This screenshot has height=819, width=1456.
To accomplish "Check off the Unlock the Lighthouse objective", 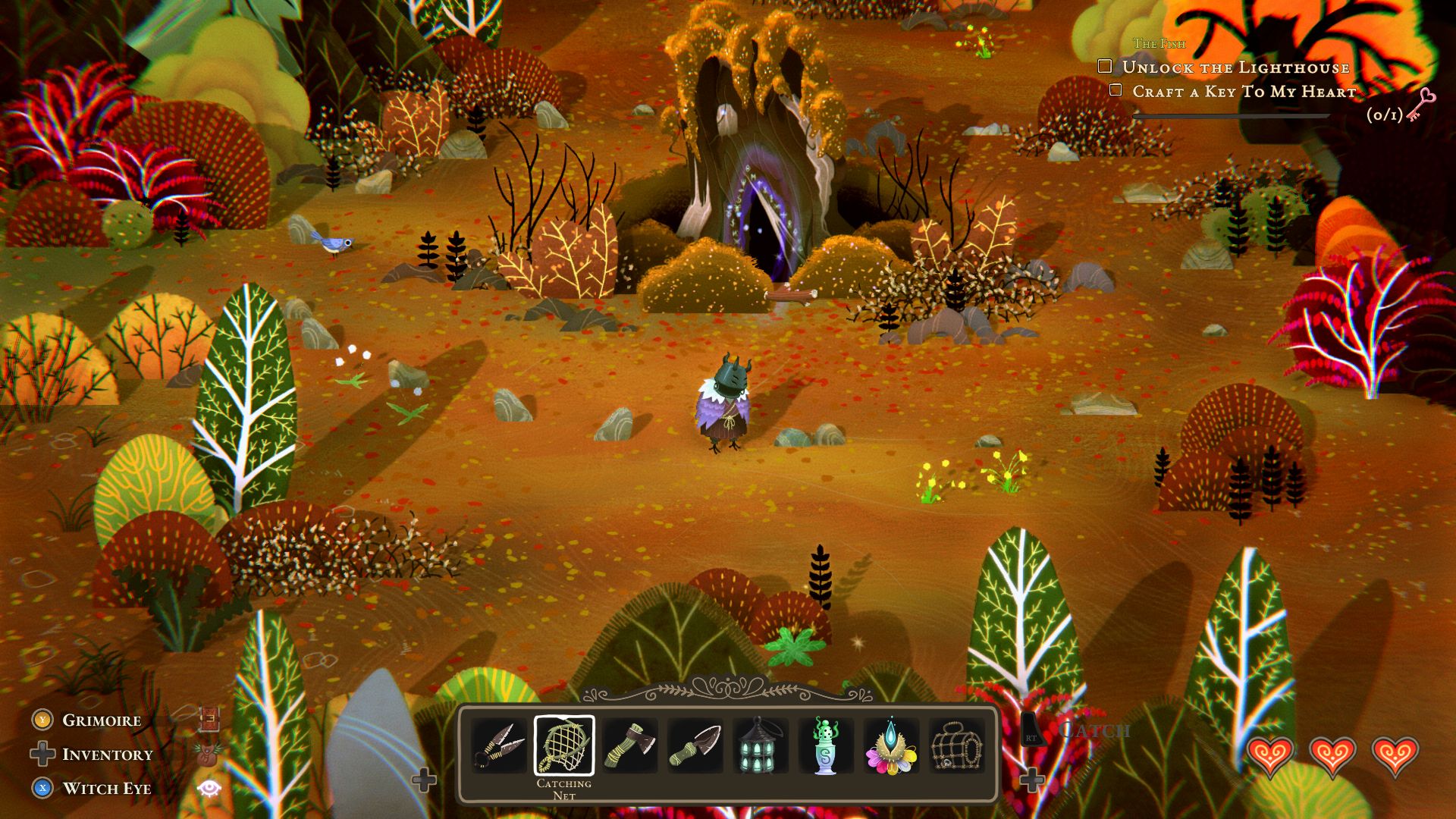I will (x=1103, y=67).
